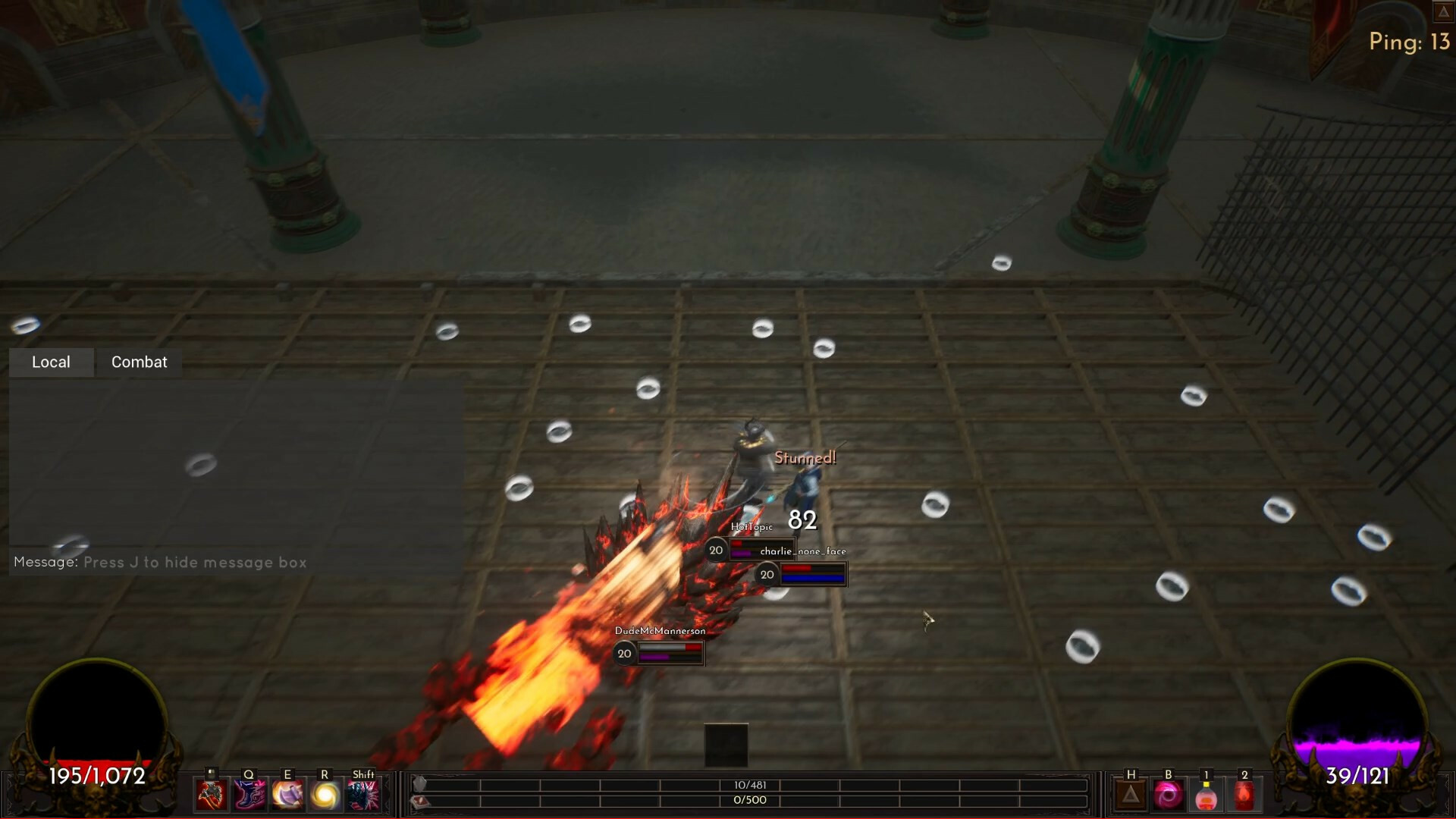Viewport: 1456px width, 819px height.
Task: Activate the E axe ability icon
Action: point(287,793)
